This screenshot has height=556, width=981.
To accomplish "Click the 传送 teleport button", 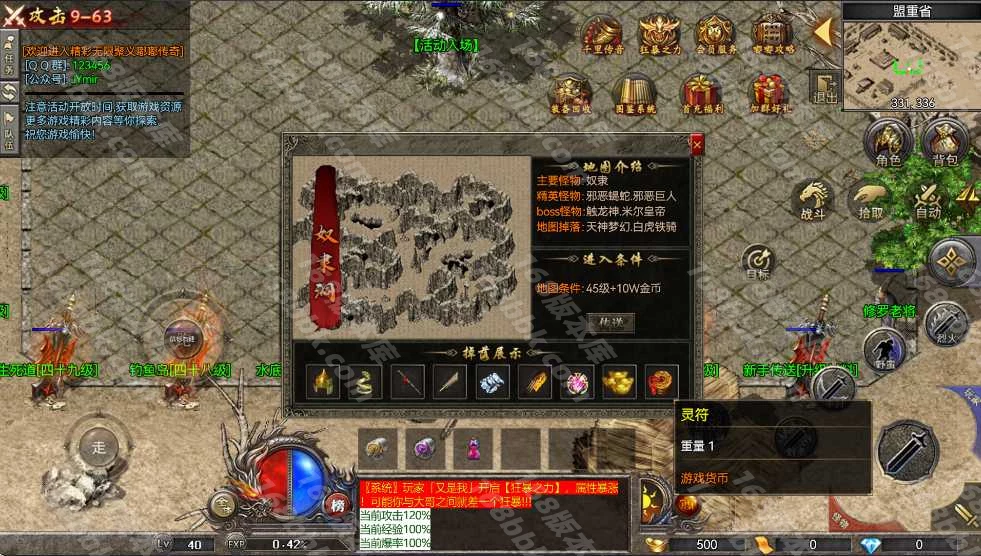I will click(609, 322).
